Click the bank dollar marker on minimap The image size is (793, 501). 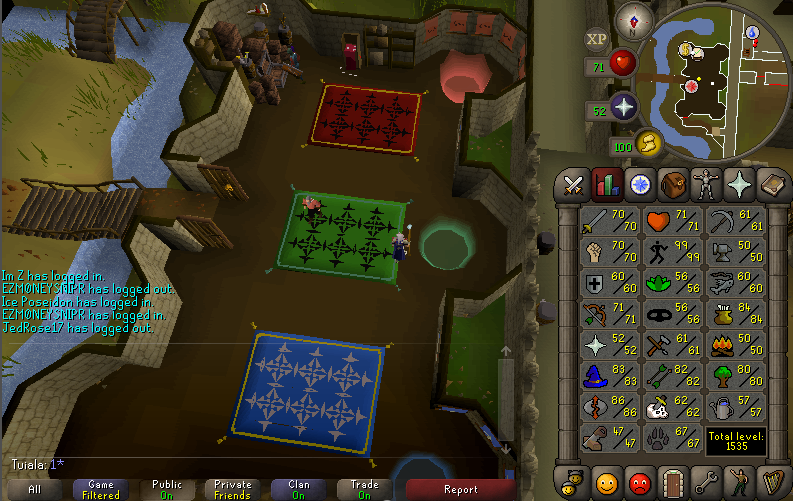tap(687, 48)
